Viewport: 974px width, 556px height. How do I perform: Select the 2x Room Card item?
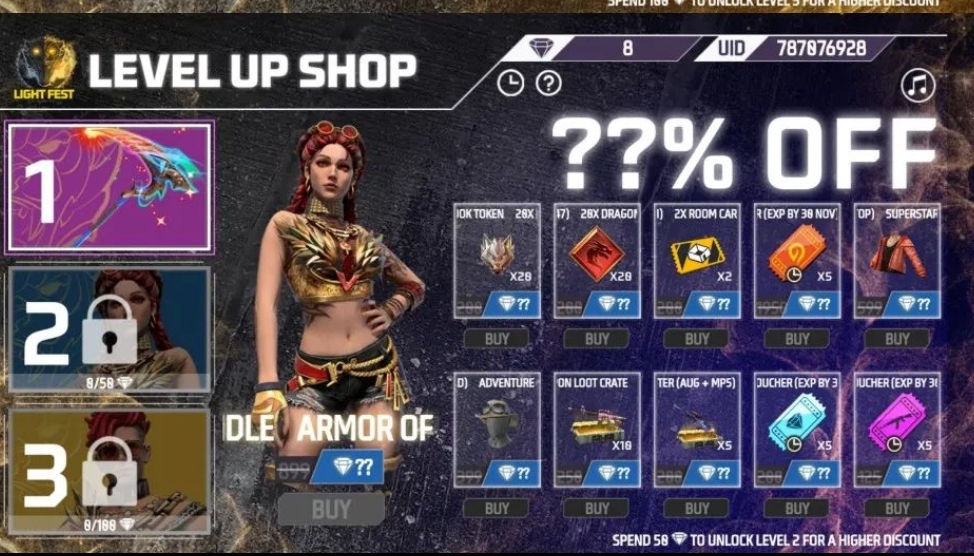pyautogui.click(x=697, y=258)
